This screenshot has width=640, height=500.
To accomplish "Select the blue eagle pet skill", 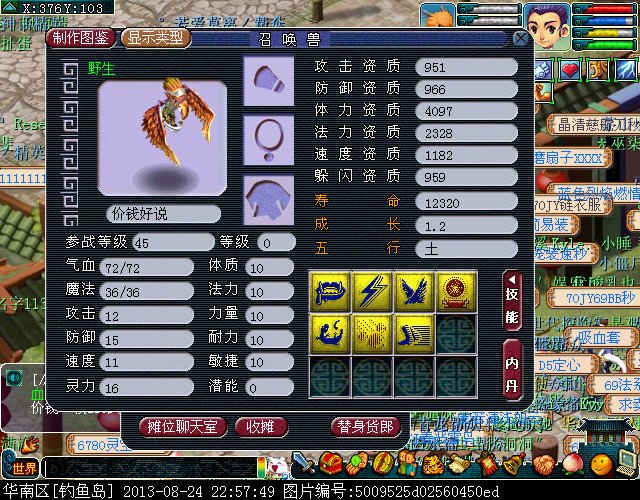I will [x=414, y=290].
